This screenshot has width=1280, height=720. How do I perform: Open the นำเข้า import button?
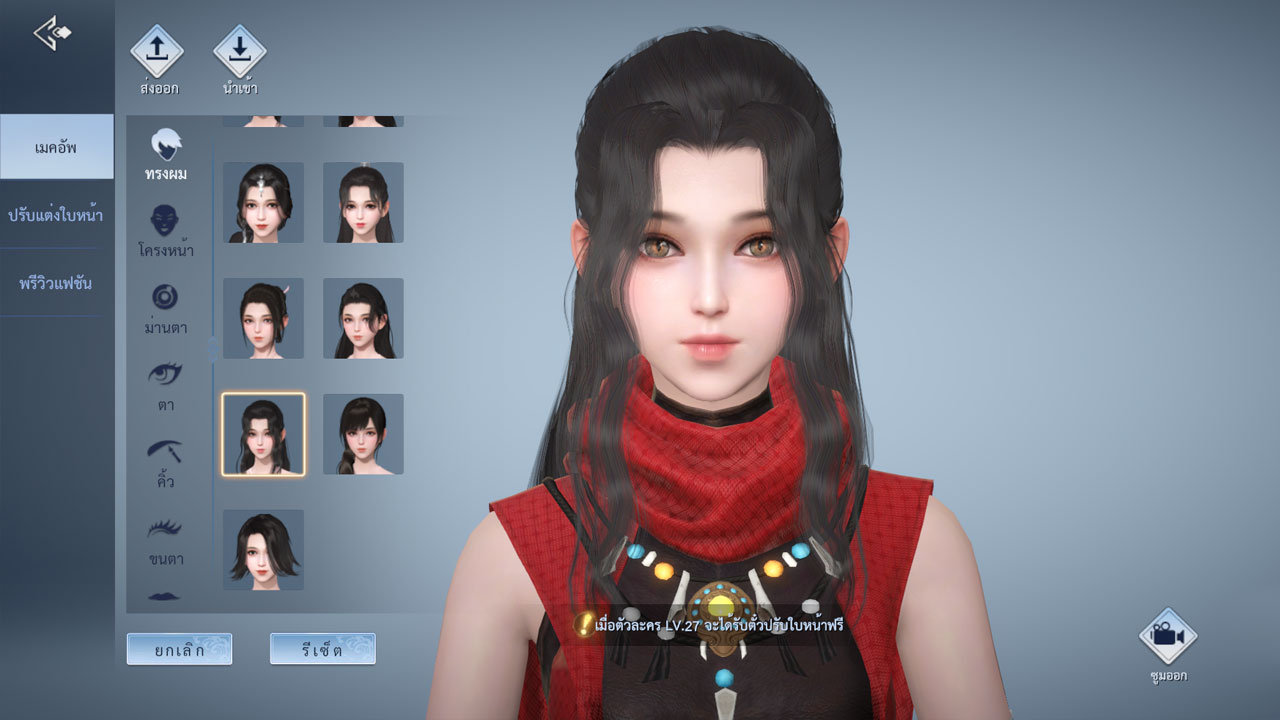tap(240, 51)
